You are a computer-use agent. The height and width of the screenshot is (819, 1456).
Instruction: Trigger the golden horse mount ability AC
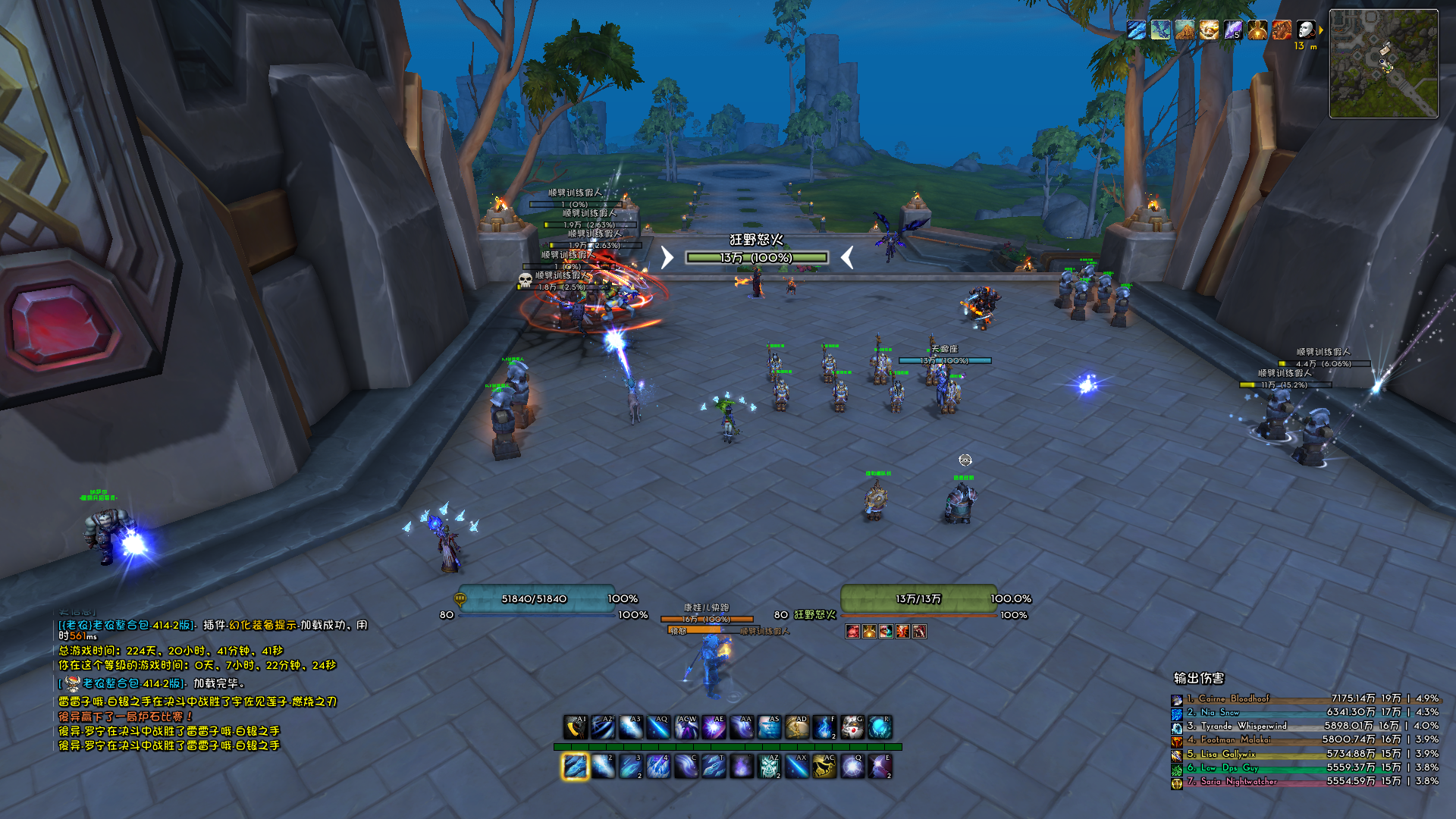coord(824,767)
